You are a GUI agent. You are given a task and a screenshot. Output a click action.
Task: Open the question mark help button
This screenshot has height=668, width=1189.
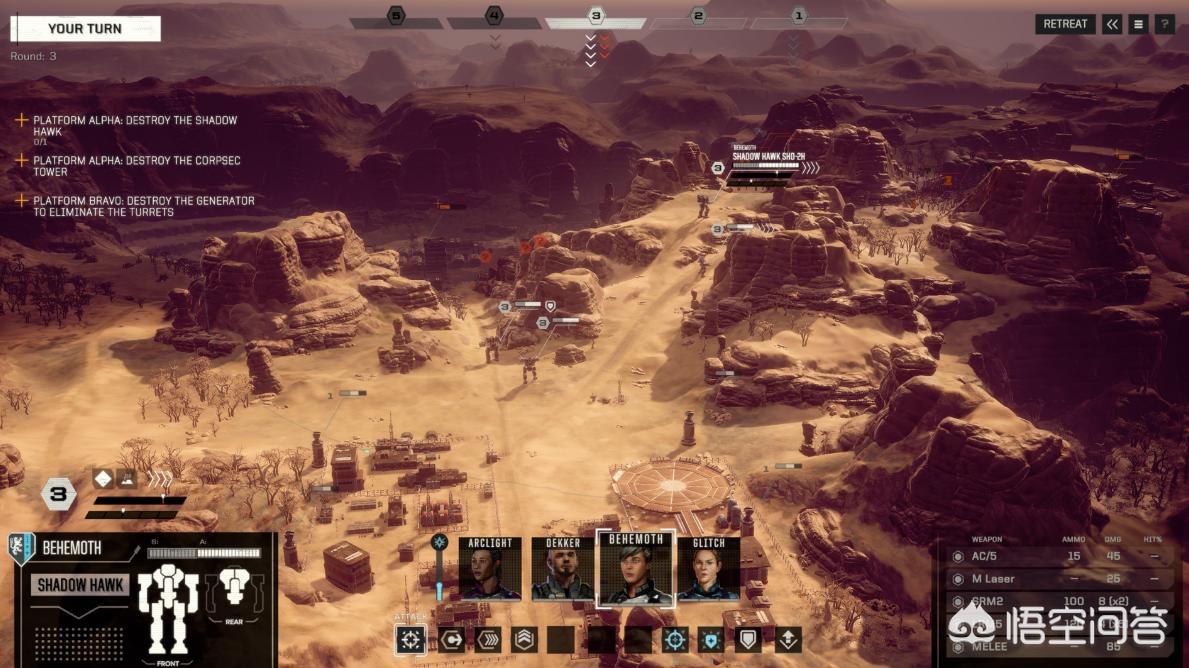click(x=1164, y=25)
